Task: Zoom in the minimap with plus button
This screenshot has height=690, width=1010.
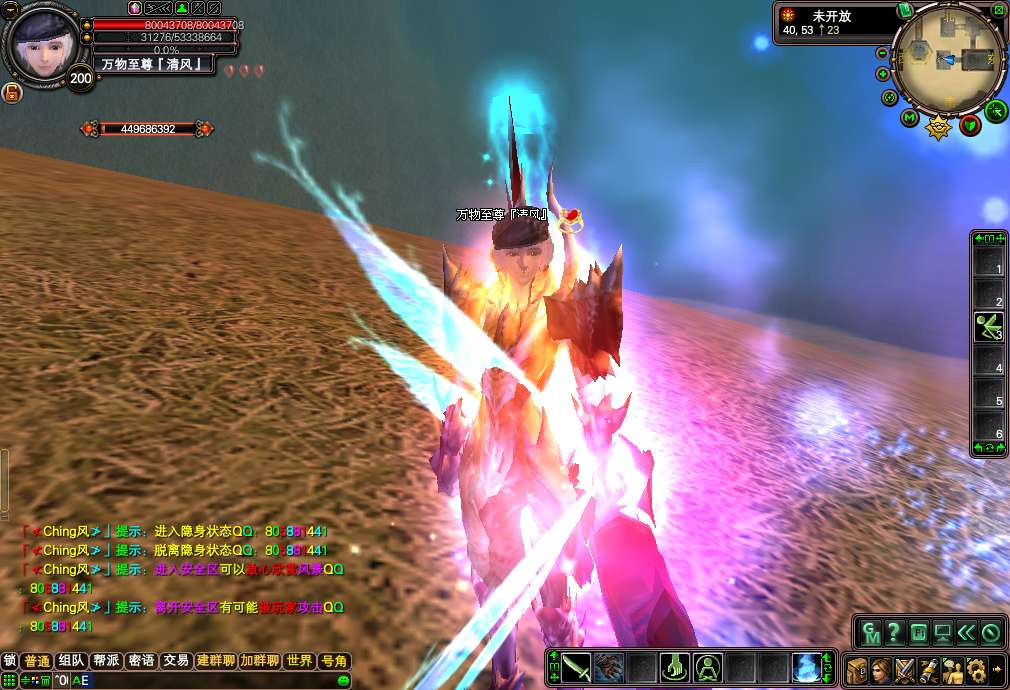Action: coord(883,74)
